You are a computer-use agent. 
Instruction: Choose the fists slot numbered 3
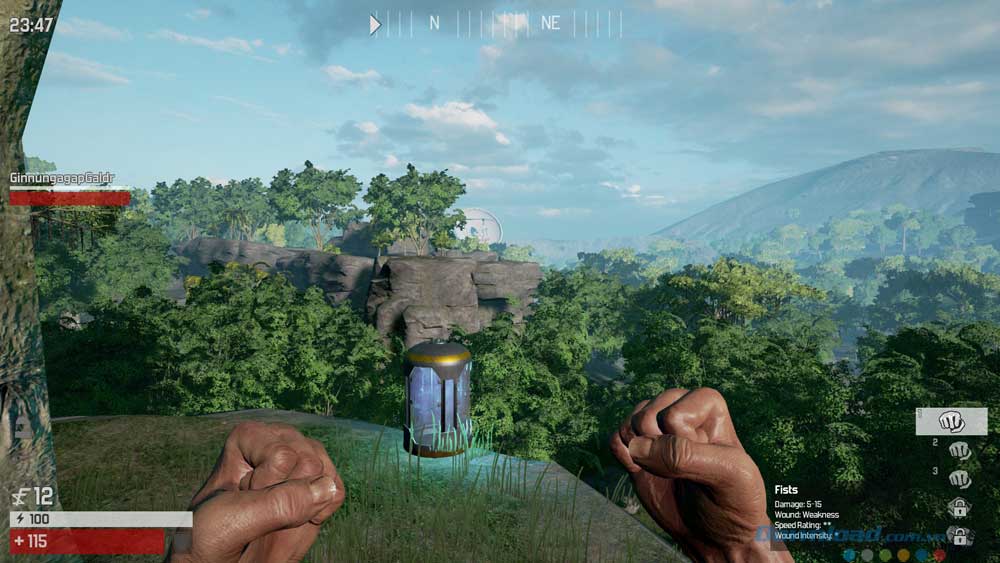tap(959, 479)
